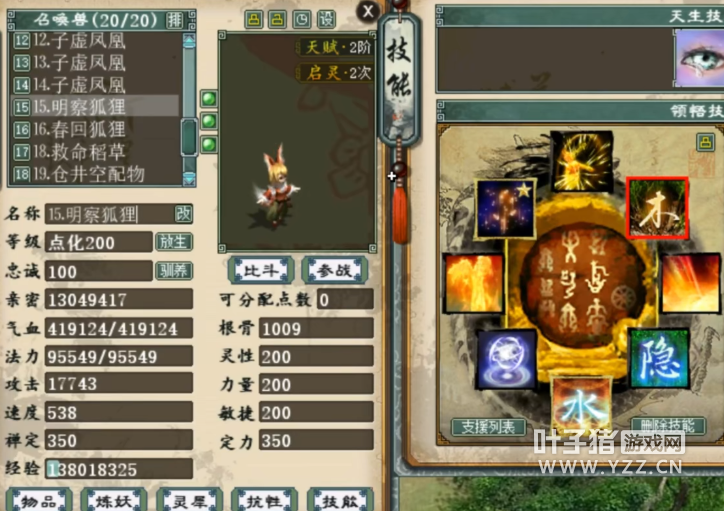Image resolution: width=724 pixels, height=511 pixels.
Task: Select the 木 wood skill icon
Action: click(657, 209)
